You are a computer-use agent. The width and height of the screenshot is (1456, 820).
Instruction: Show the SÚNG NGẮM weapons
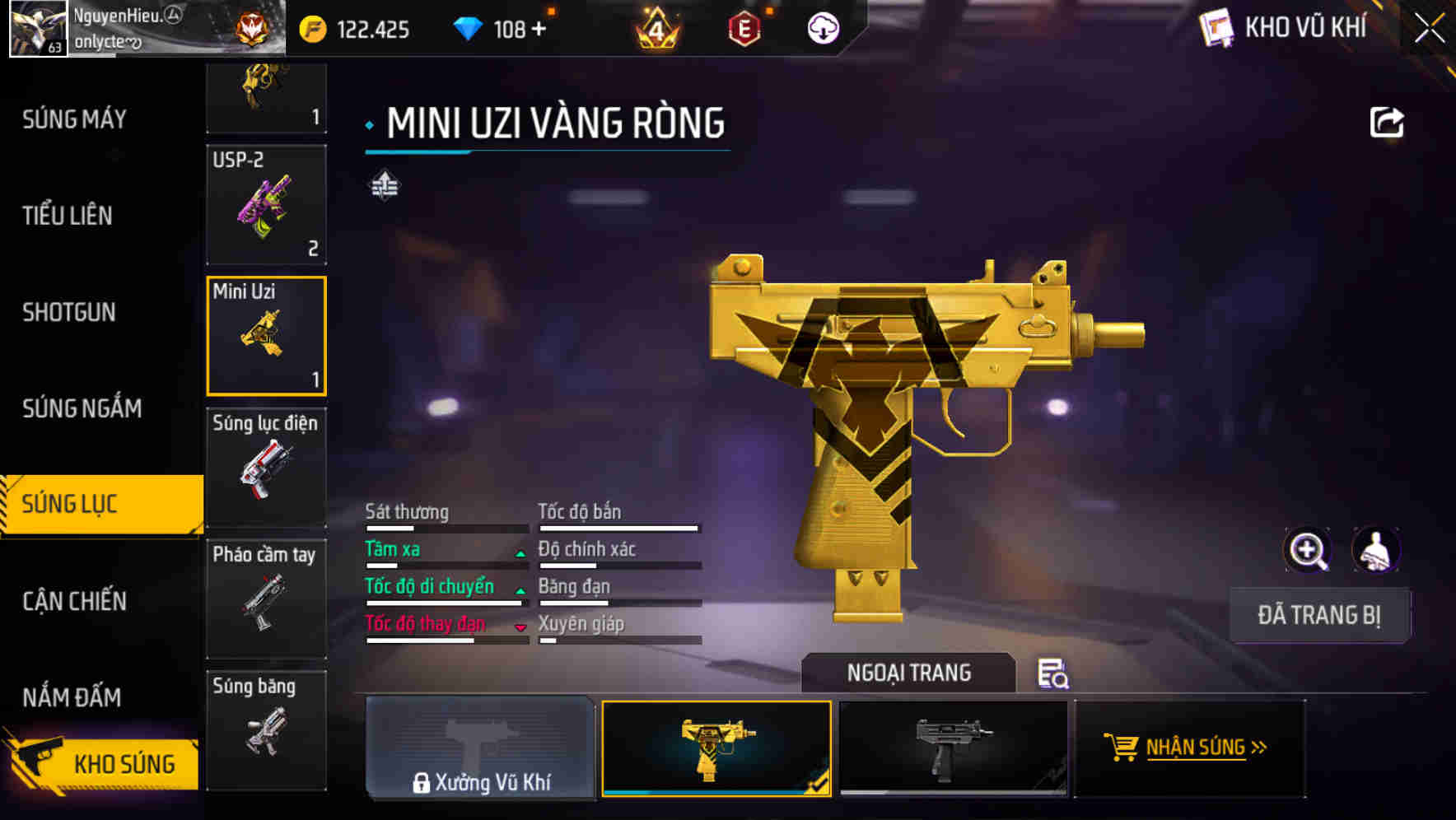tap(82, 408)
